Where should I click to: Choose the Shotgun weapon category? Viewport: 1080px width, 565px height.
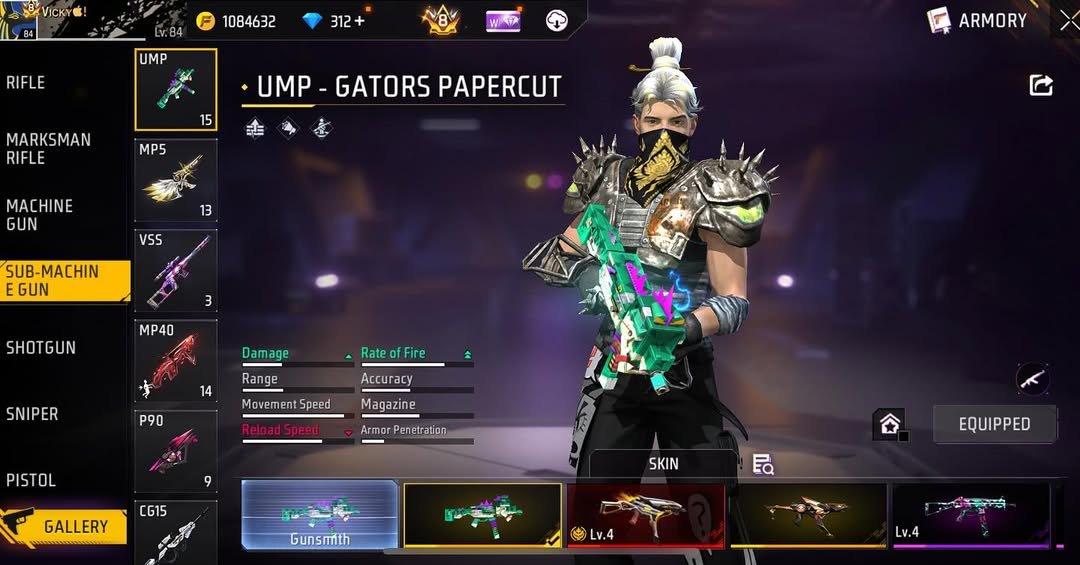click(x=41, y=348)
